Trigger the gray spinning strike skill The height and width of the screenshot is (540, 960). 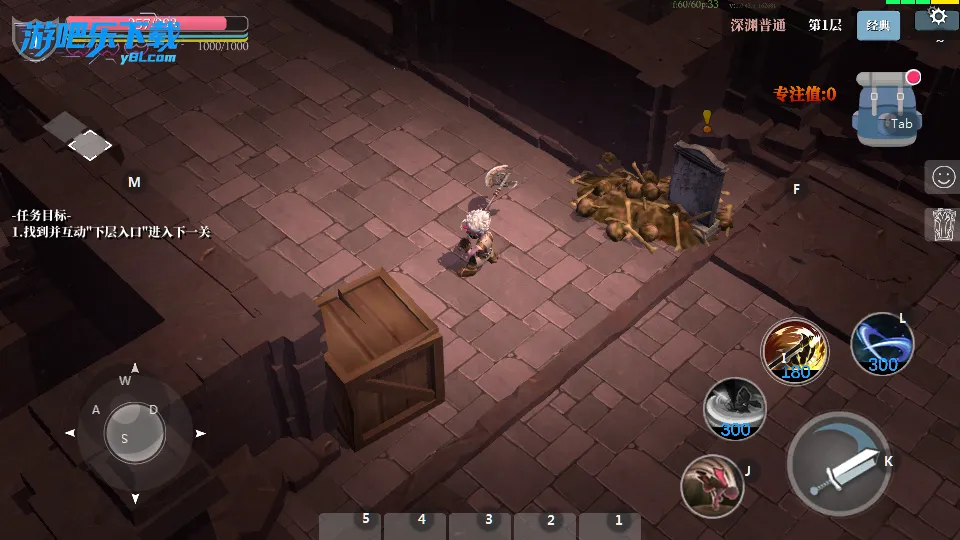coord(736,409)
